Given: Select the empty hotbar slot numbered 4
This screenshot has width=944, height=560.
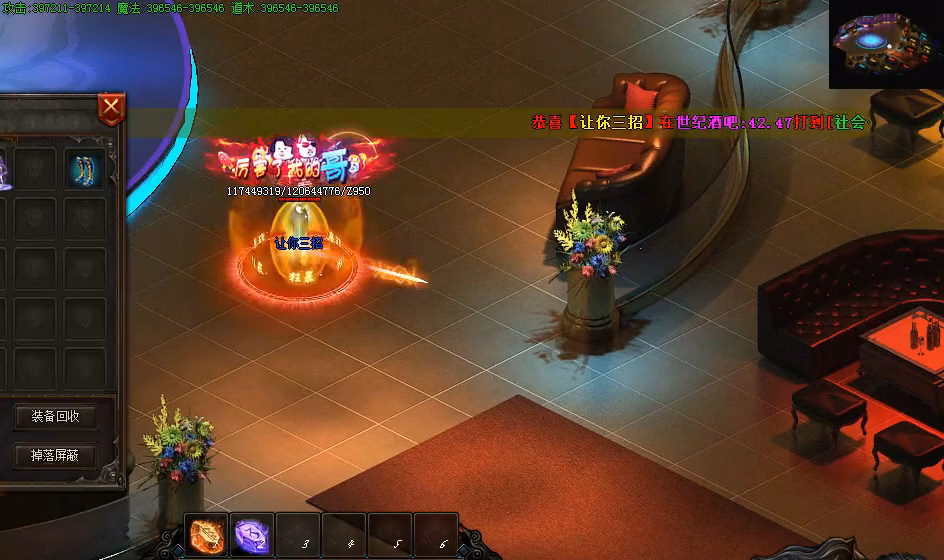Looking at the screenshot, I should coord(344,536).
